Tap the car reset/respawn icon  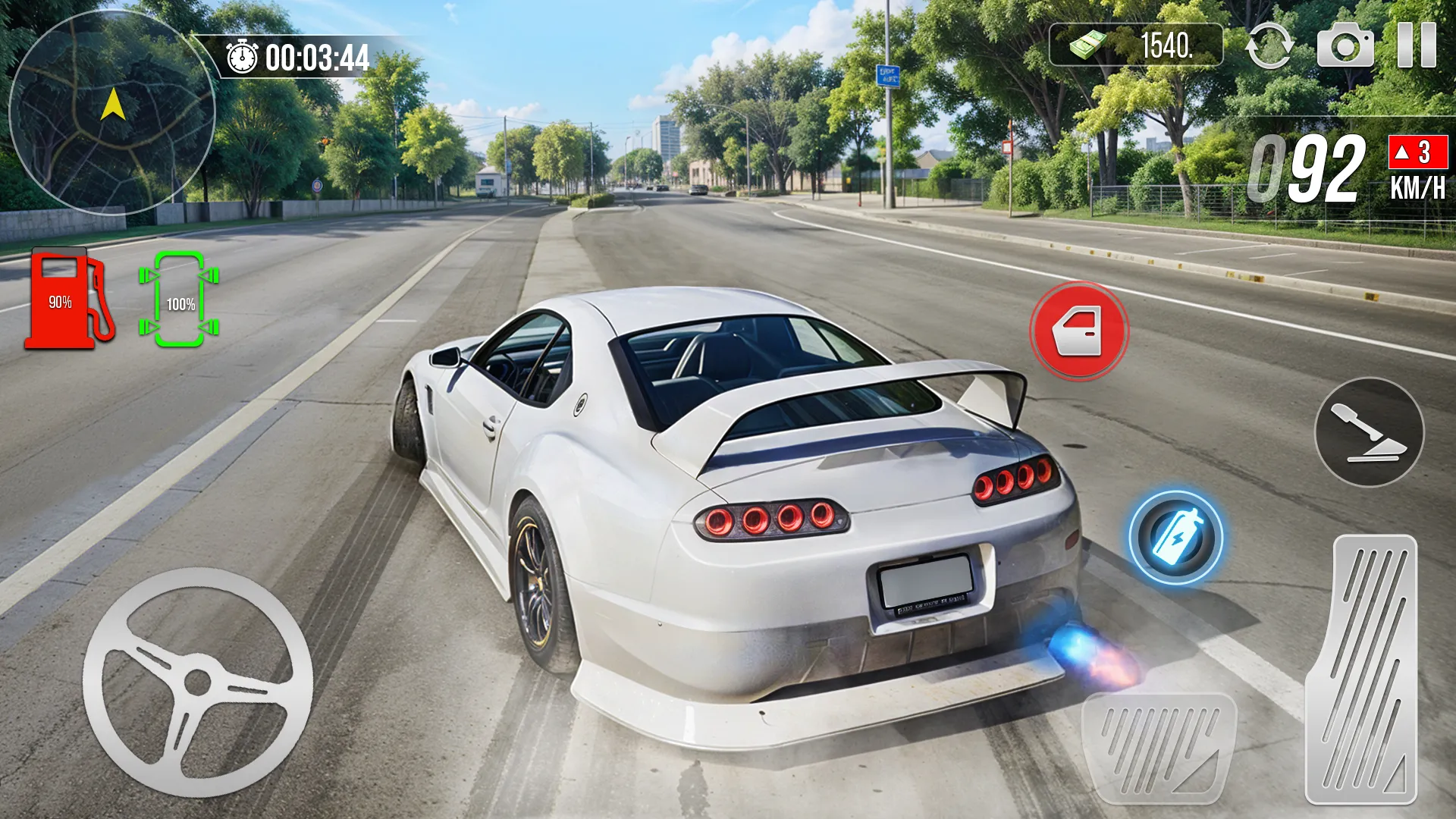point(1271,47)
